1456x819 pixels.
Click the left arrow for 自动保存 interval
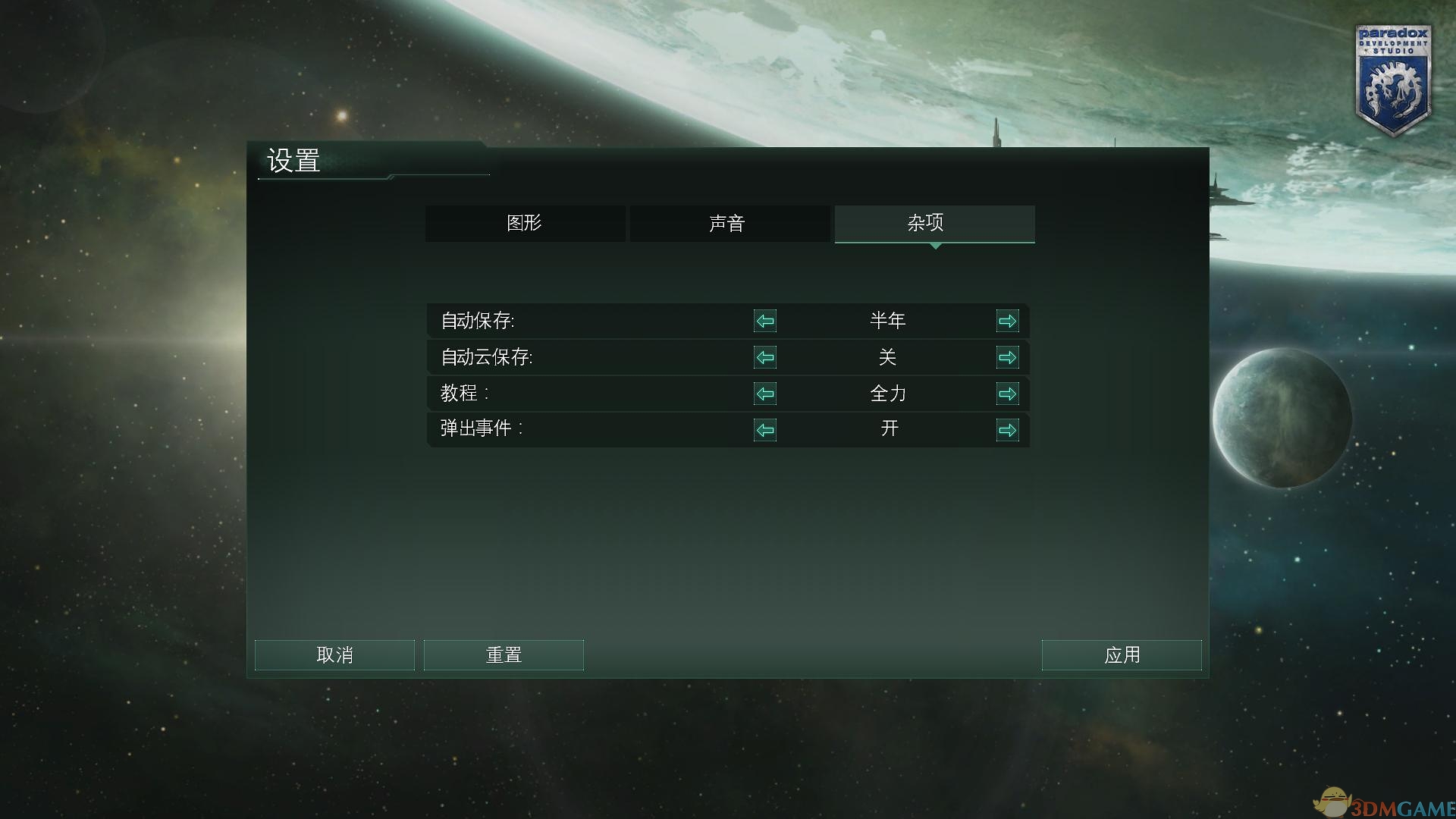(x=765, y=321)
